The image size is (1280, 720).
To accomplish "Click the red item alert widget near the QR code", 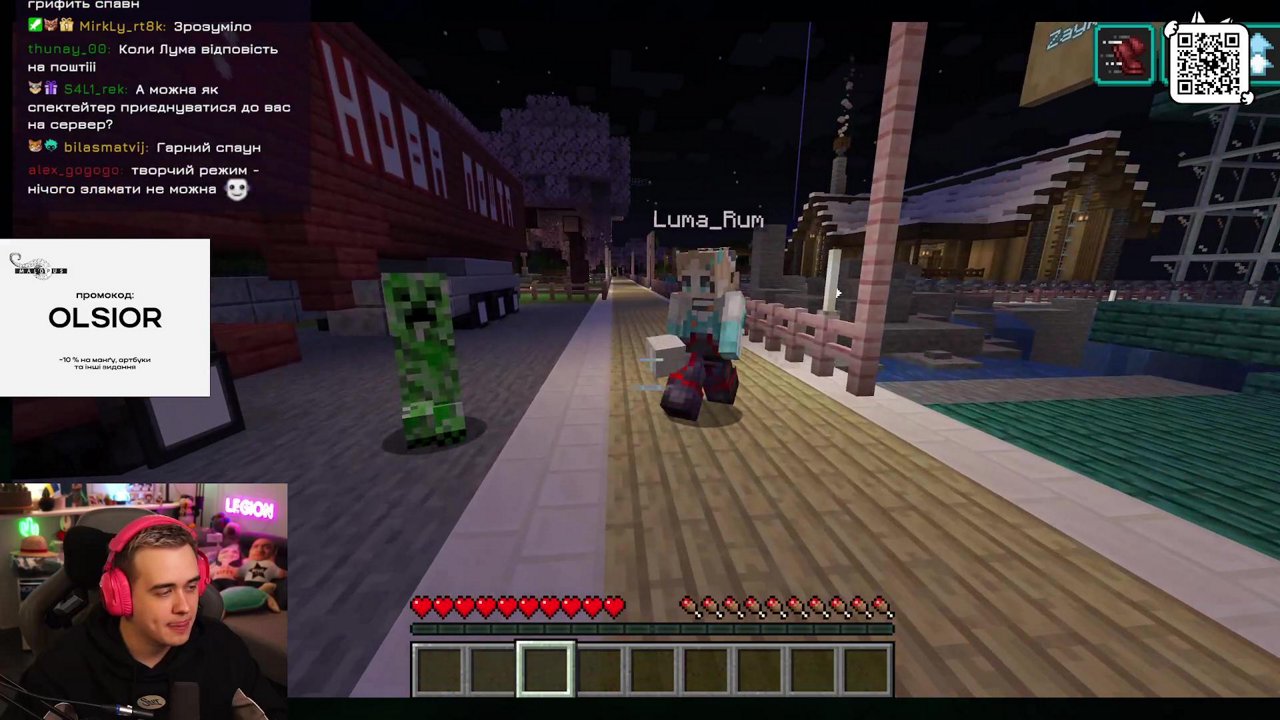I will click(x=1126, y=55).
